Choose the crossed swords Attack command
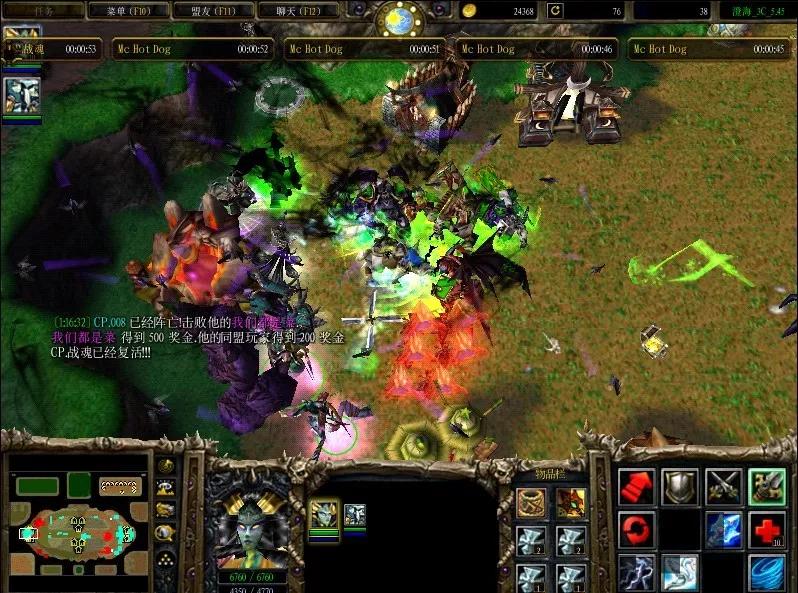The image size is (798, 593). pyautogui.click(x=723, y=486)
